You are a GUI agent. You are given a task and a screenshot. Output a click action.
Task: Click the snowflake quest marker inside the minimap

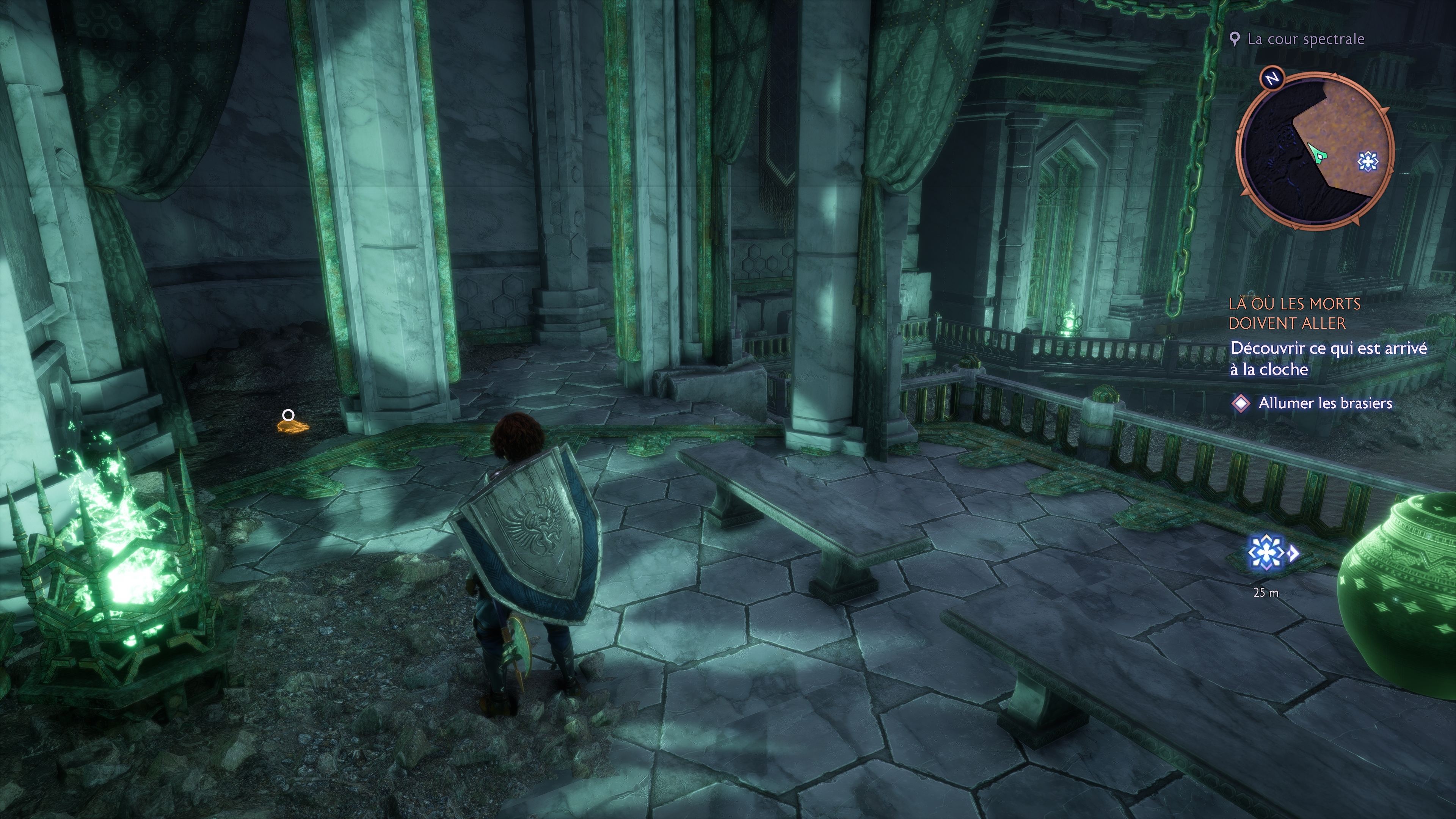[1367, 162]
